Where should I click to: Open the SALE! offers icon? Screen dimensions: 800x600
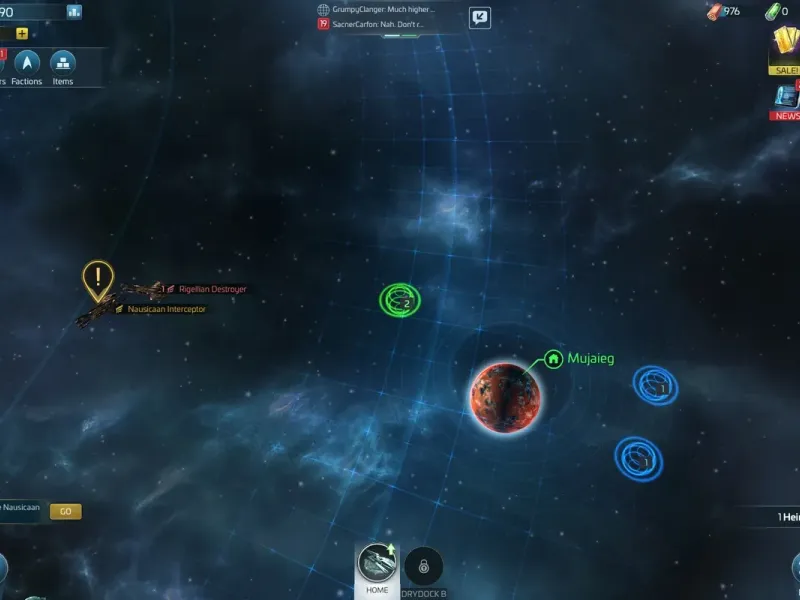pyautogui.click(x=784, y=49)
